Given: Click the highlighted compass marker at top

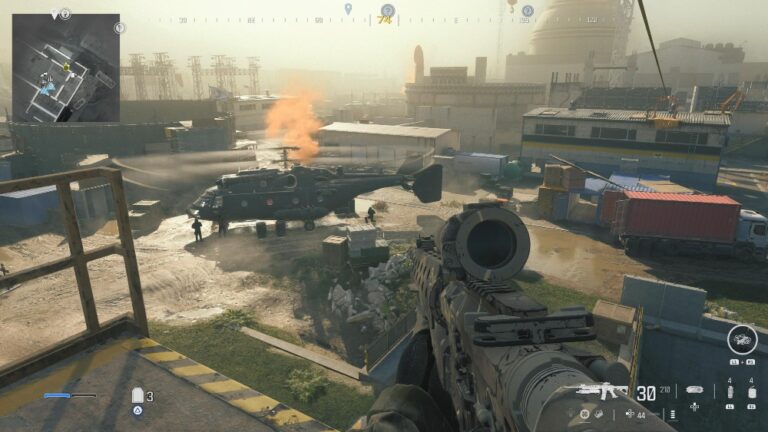Looking at the screenshot, I should 387,11.
